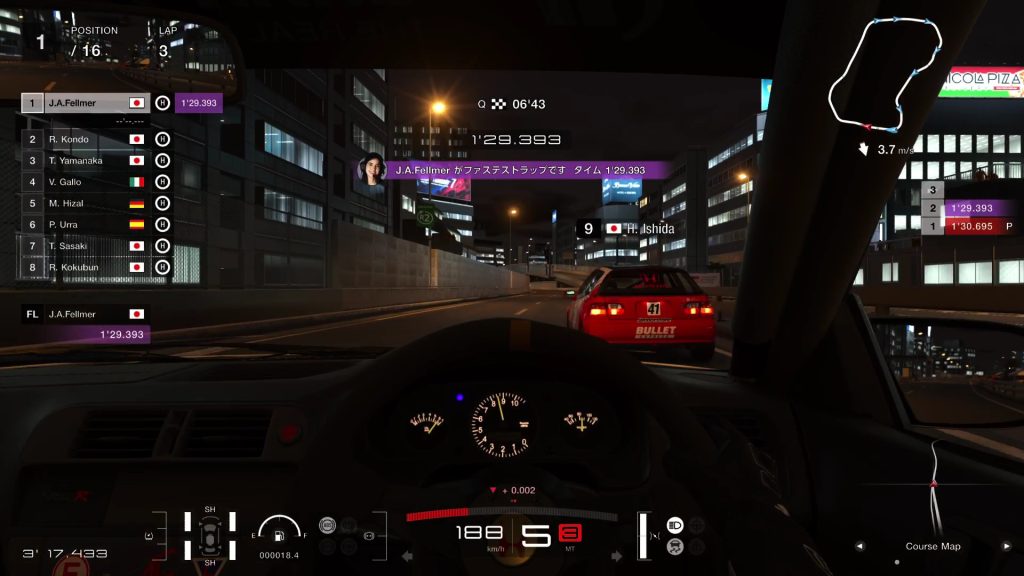Click the J.A.Fellmer fastest lap notification
This screenshot has width=1024, height=576.
(518, 171)
